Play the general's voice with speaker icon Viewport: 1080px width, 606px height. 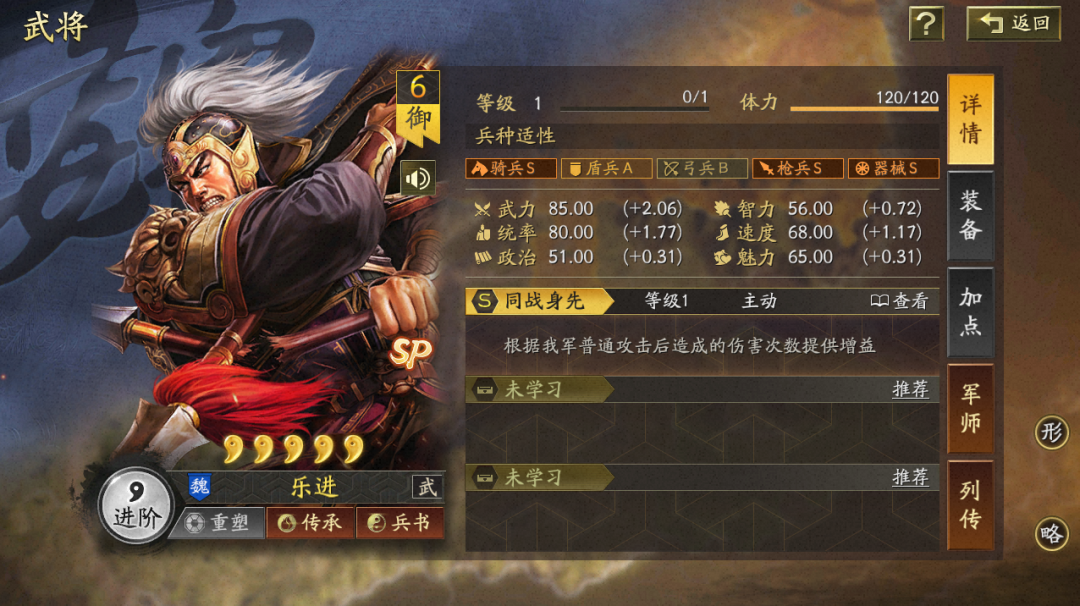[x=417, y=179]
